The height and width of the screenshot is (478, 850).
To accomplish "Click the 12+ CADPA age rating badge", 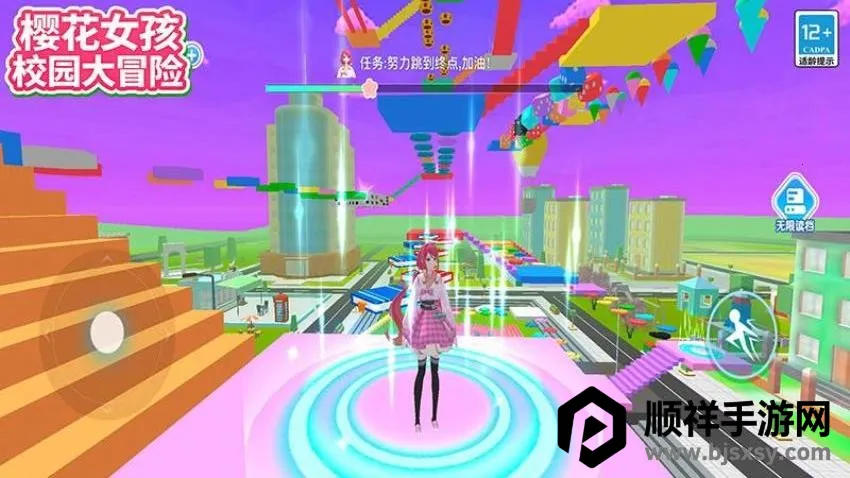I will (x=815, y=40).
